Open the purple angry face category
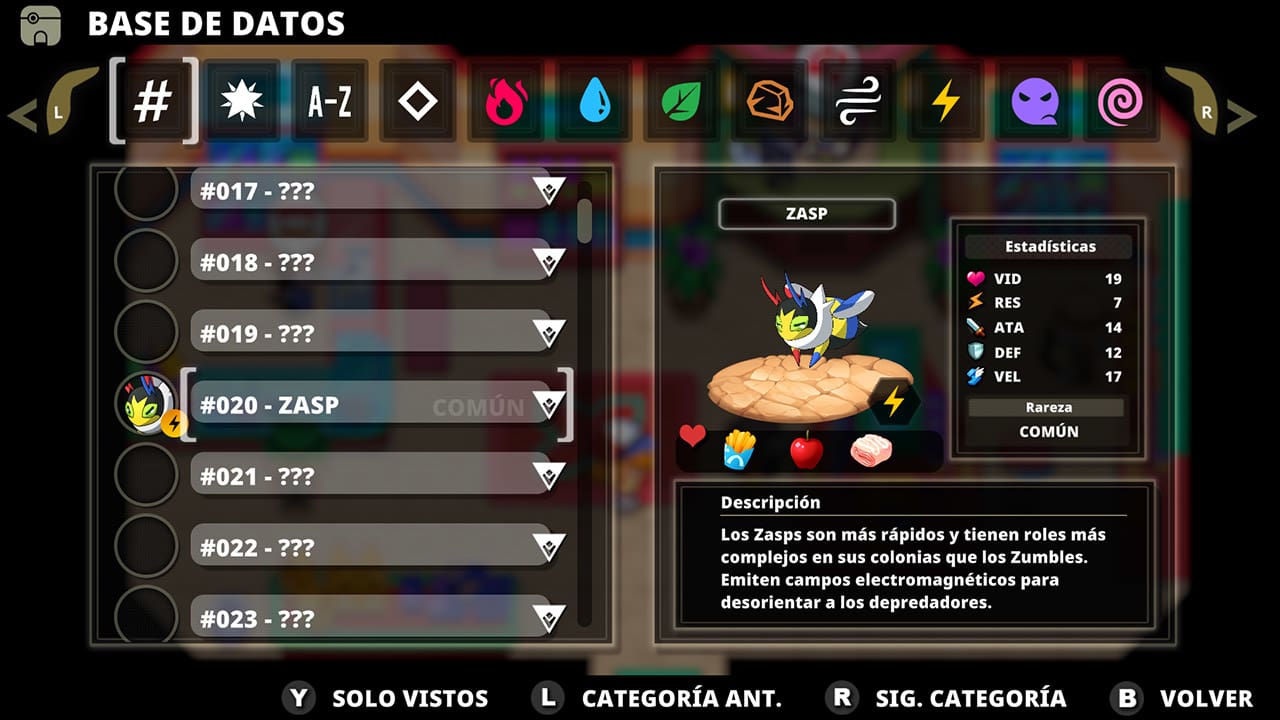The image size is (1280, 720). click(x=1034, y=100)
